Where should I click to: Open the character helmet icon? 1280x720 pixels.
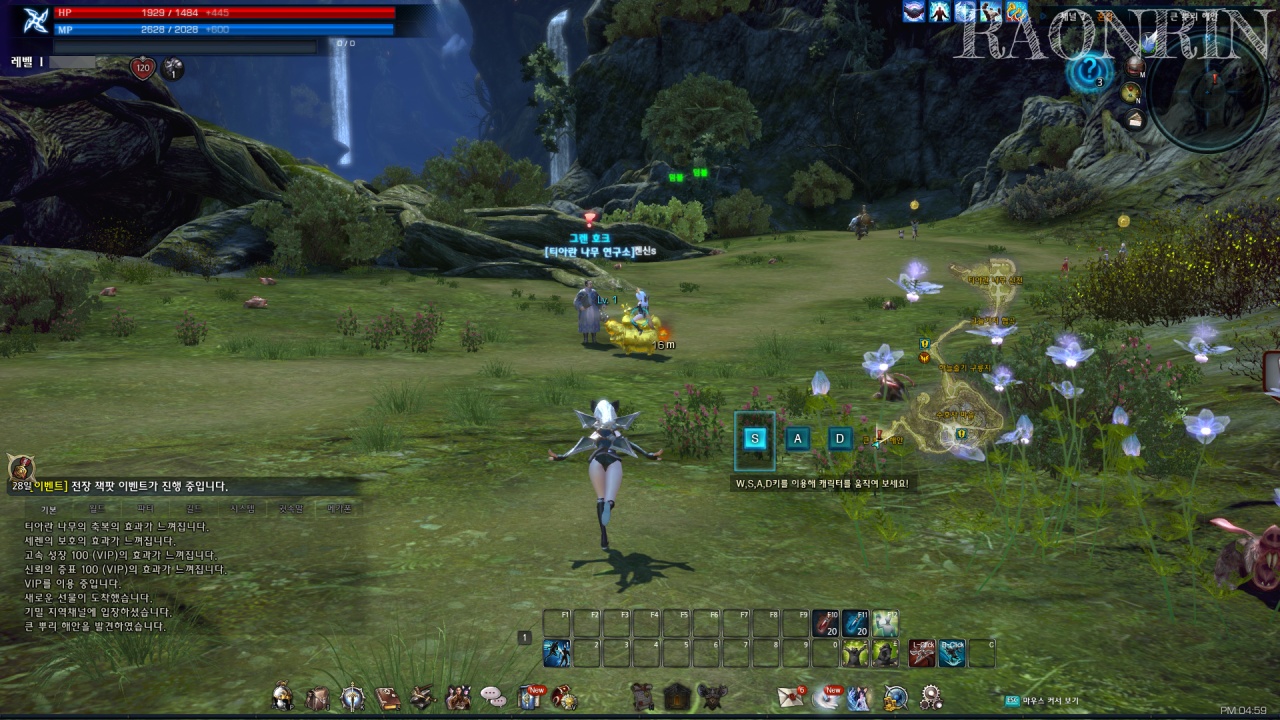(284, 697)
